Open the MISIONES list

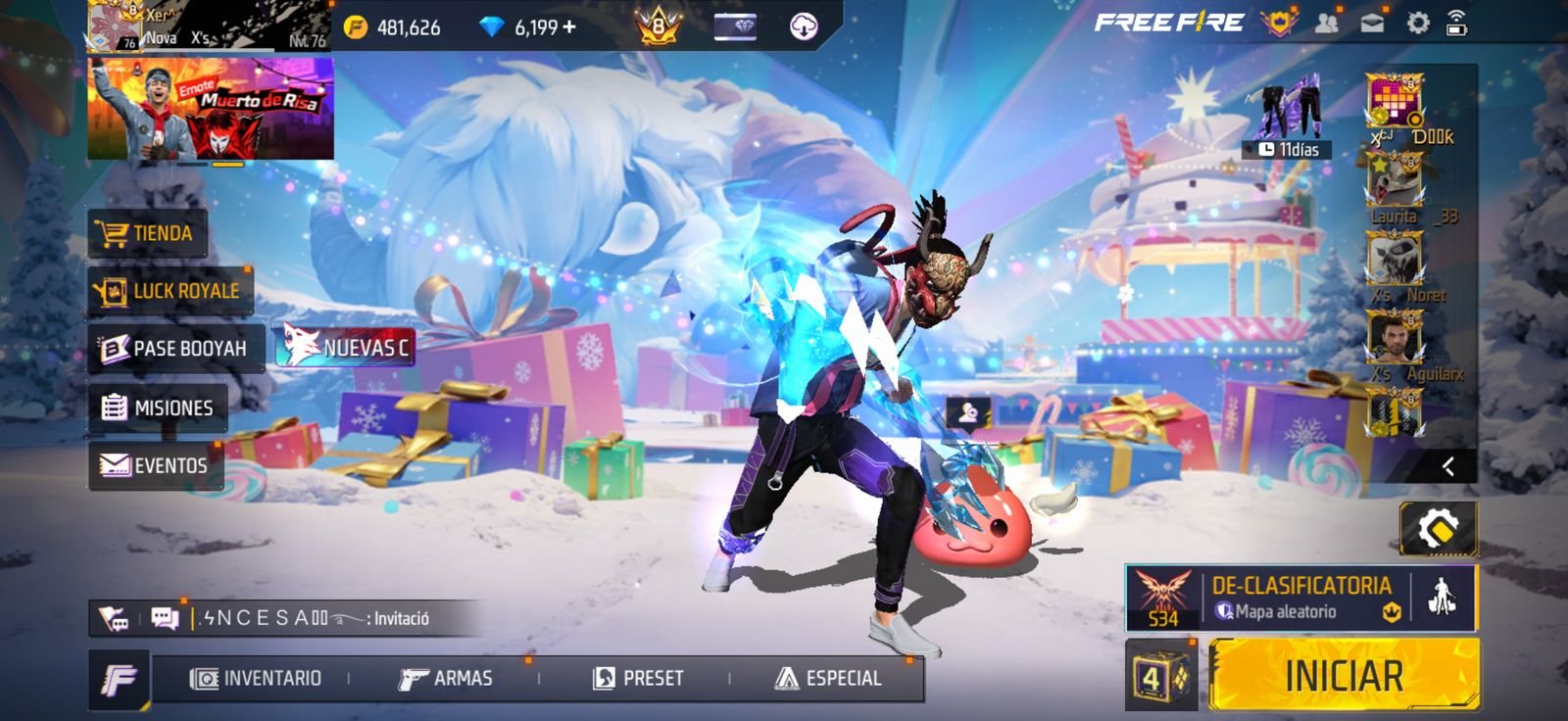click(159, 408)
